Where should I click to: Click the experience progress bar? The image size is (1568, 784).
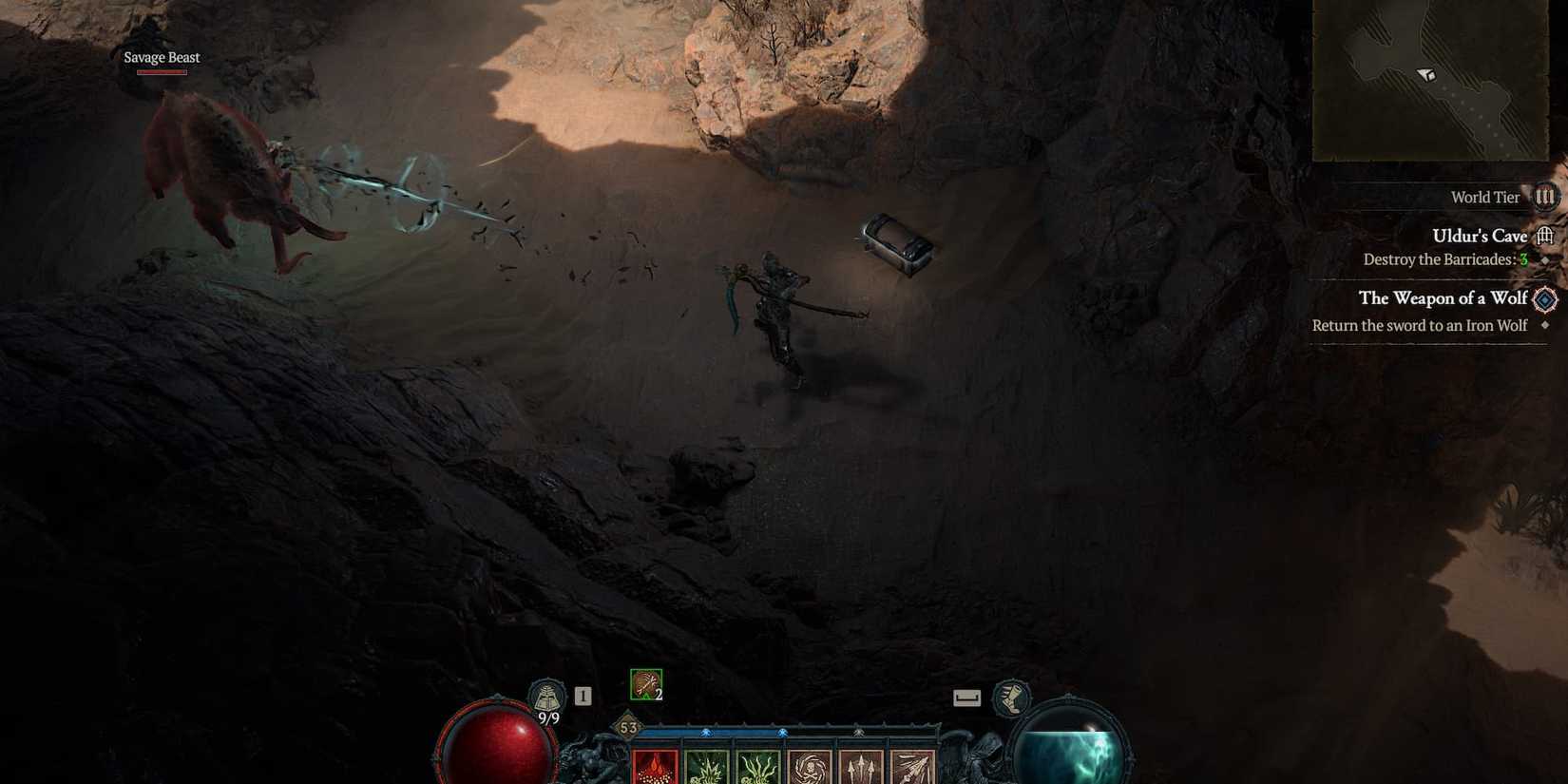(x=789, y=730)
